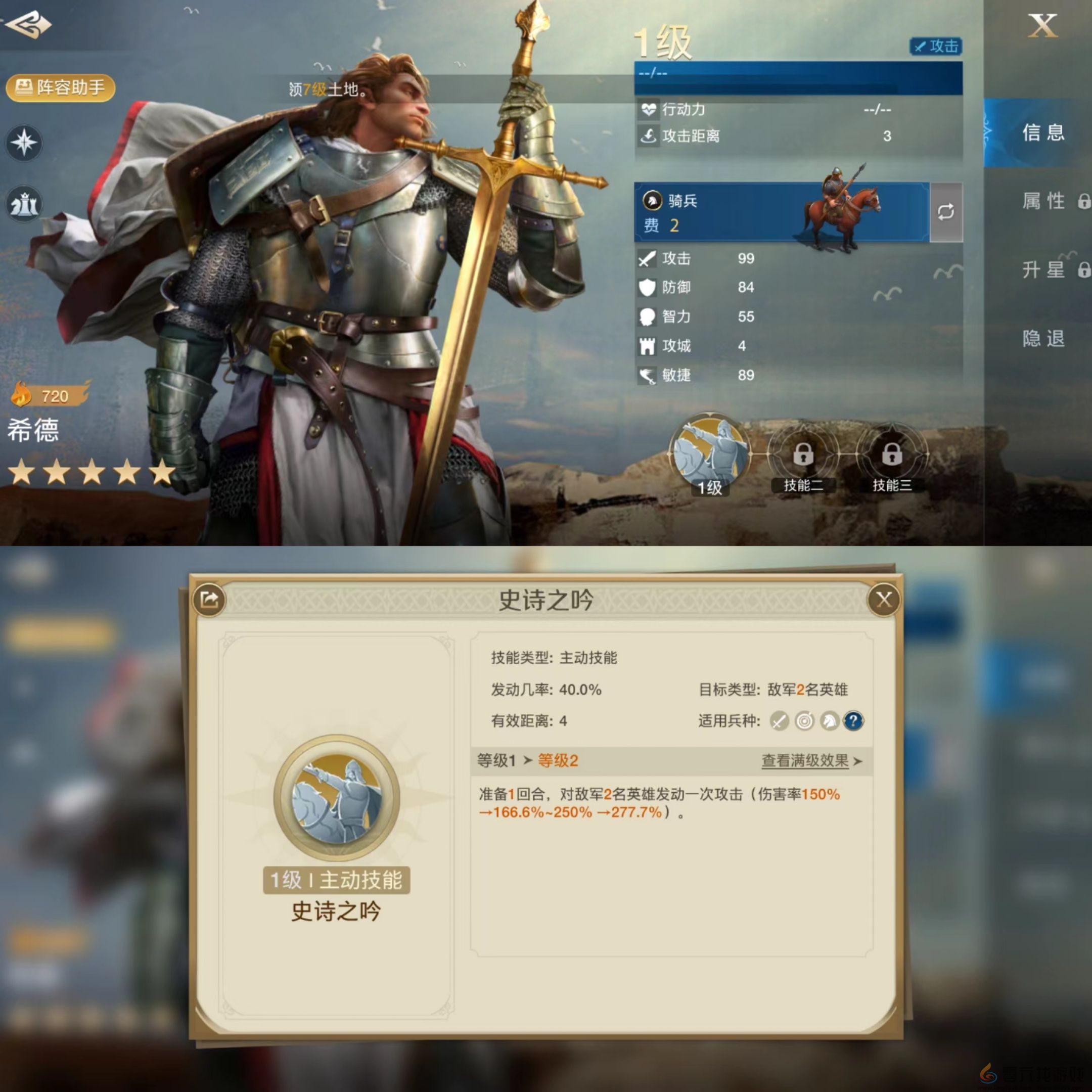Select the compass star icon on left sidebar
This screenshot has width=1092, height=1092.
coord(24,143)
